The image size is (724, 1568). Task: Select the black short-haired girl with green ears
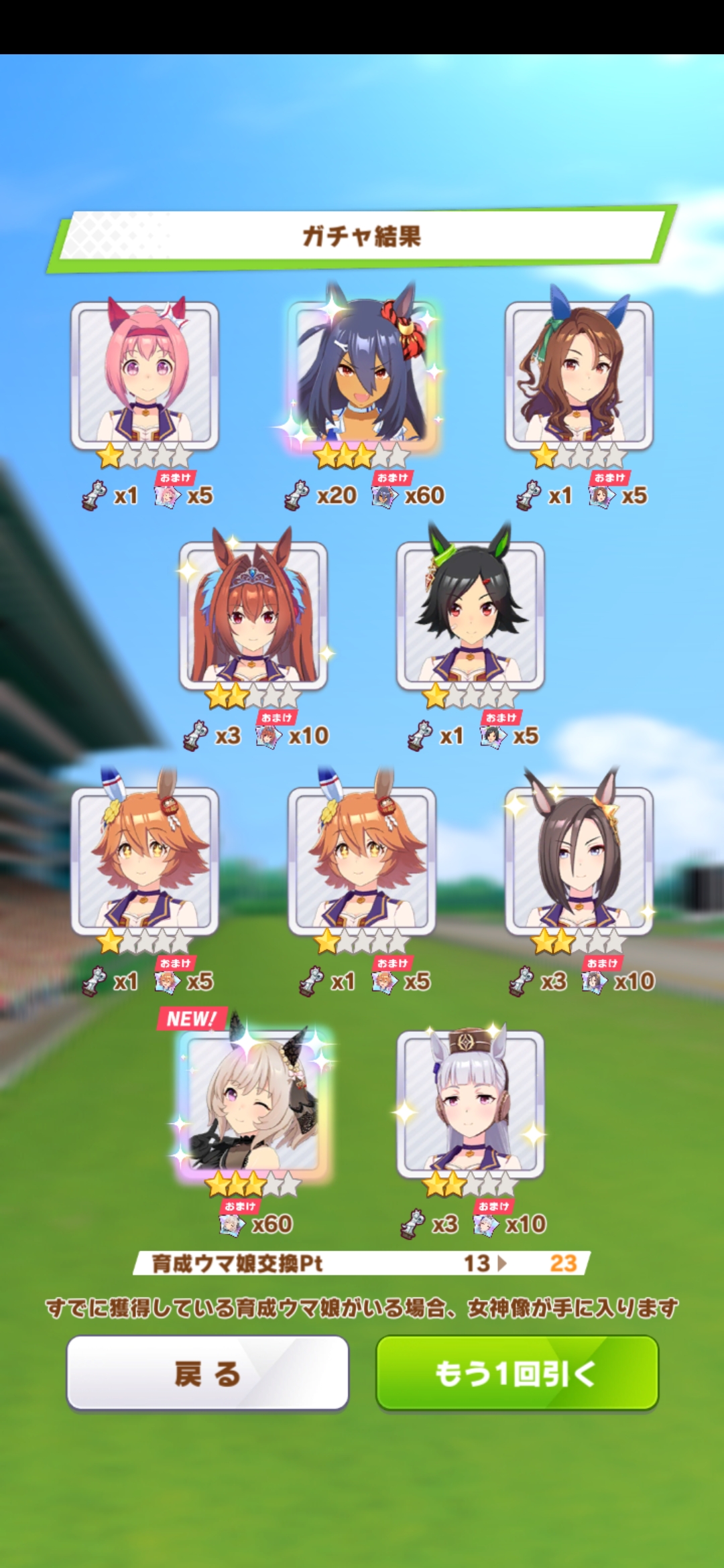(470, 615)
